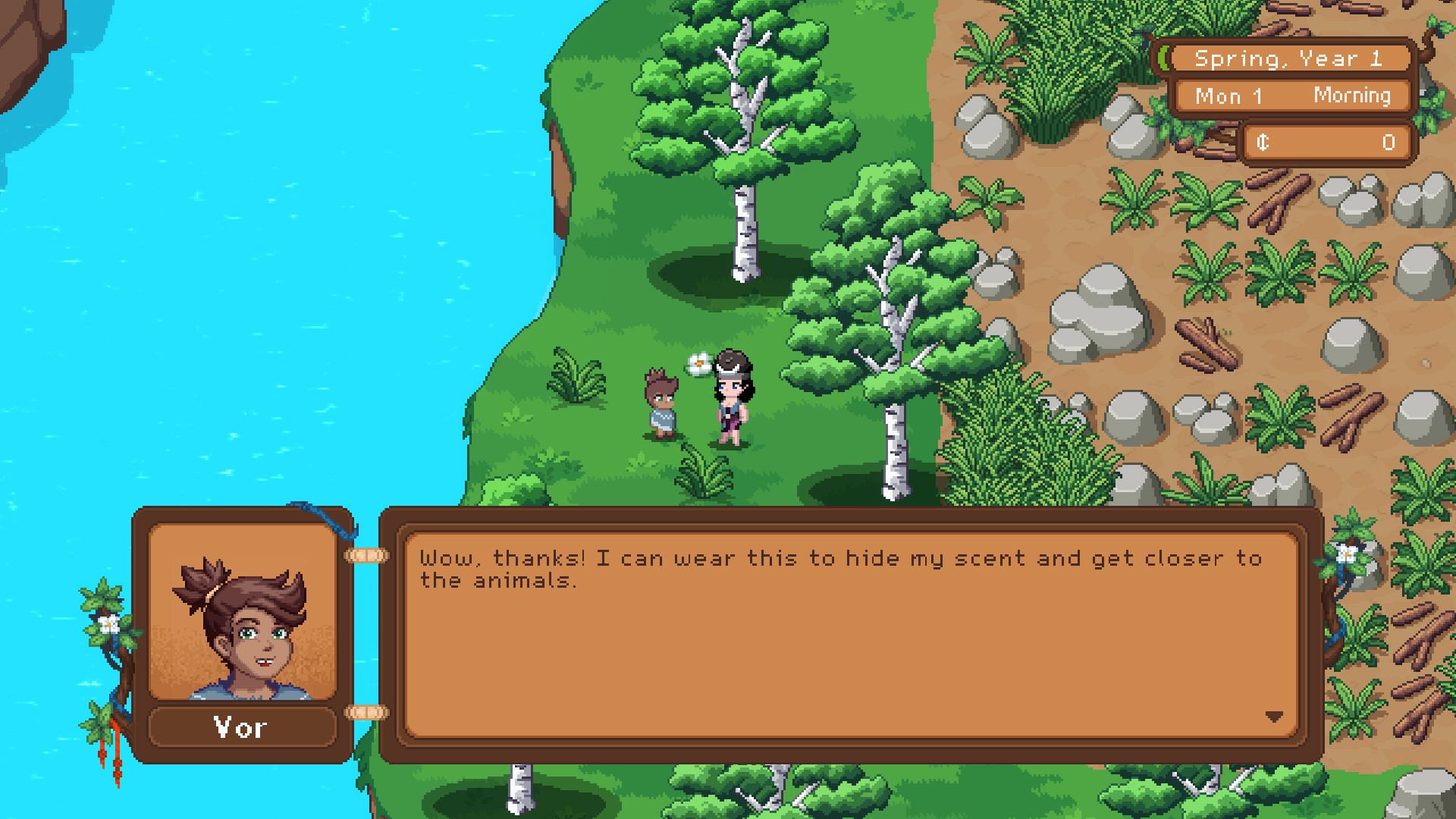Image resolution: width=1456 pixels, height=819 pixels.
Task: Click Vor's dialogue text box
Action: [x=851, y=635]
